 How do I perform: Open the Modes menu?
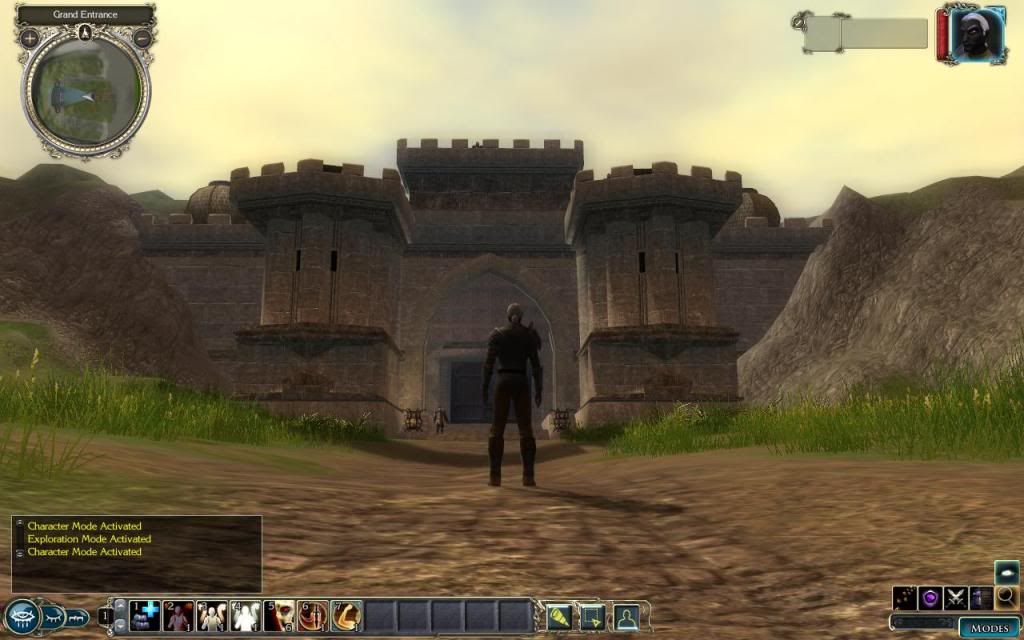coord(989,627)
